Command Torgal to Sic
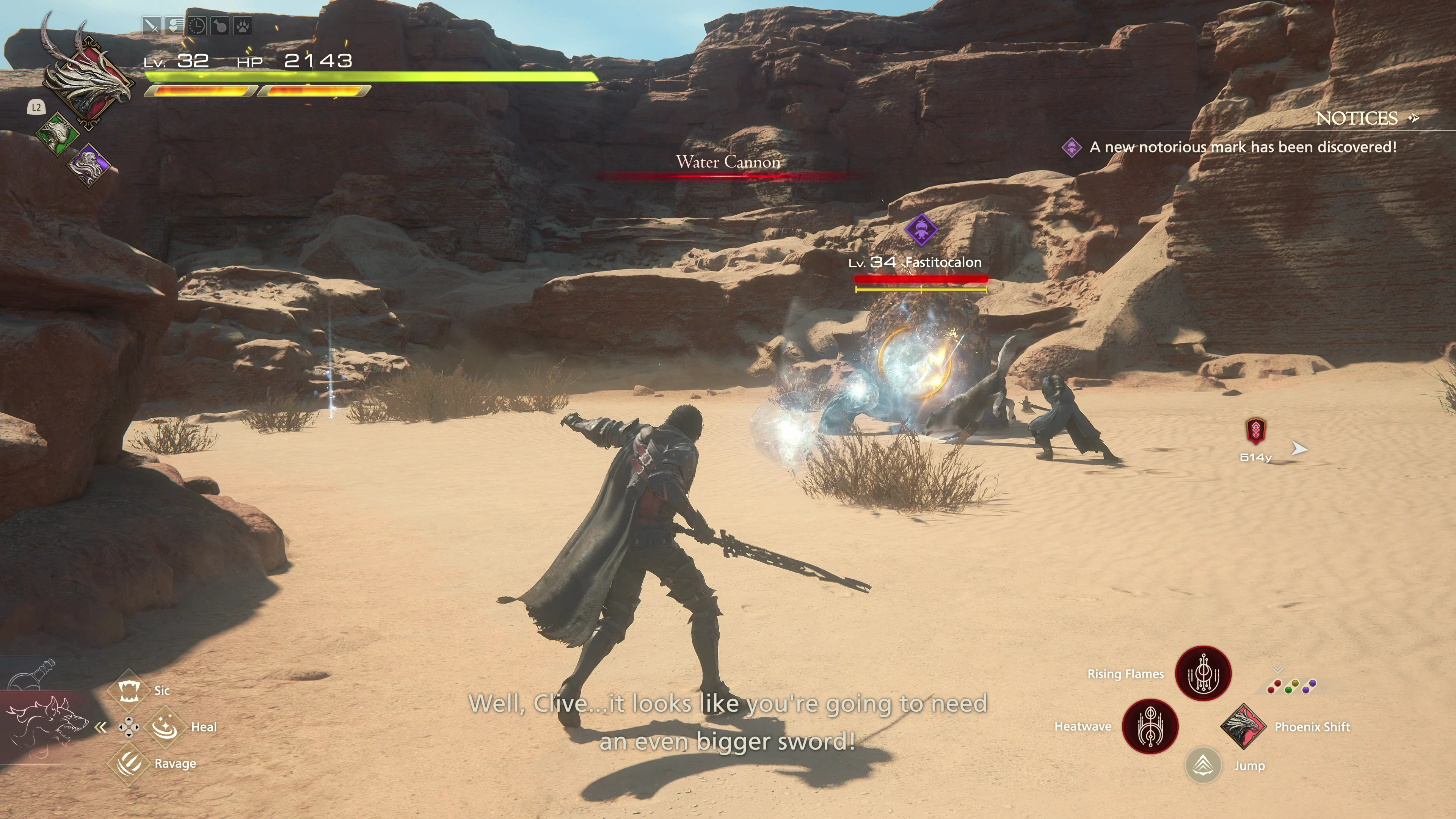Viewport: 1456px width, 819px height. tap(129, 690)
